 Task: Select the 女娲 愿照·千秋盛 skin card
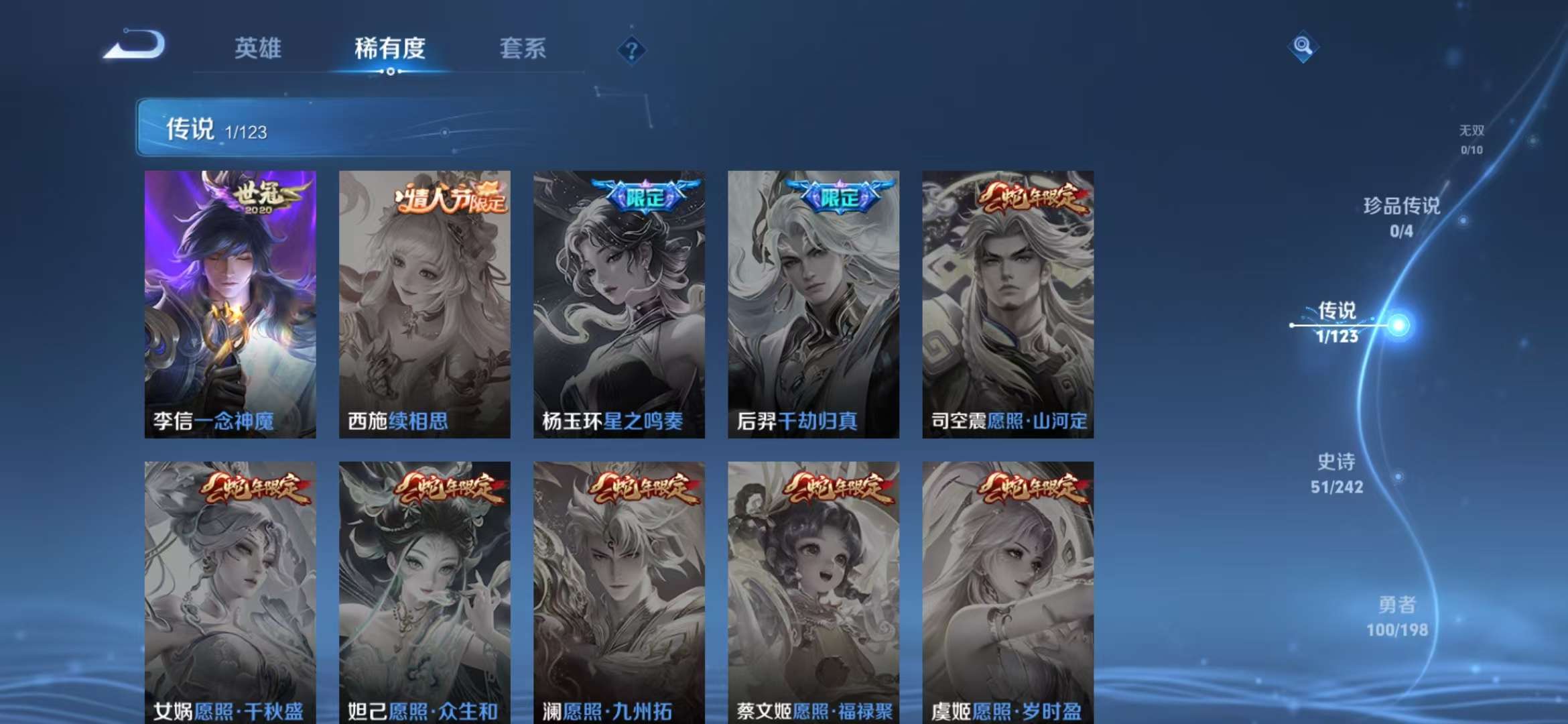[x=231, y=597]
